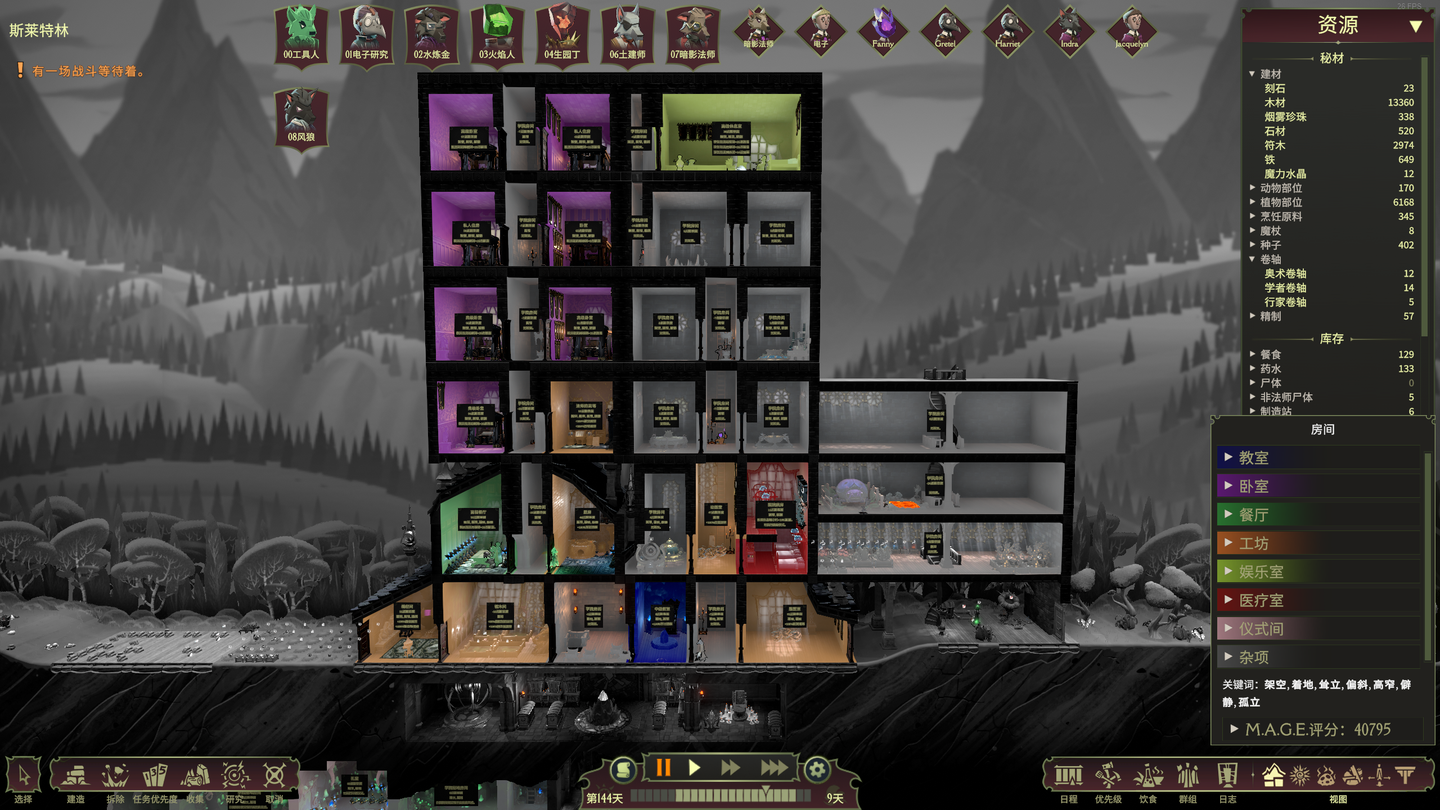Expand the 动物部位 resource category
Viewport: 1440px width, 810px height.
pyautogui.click(x=1252, y=188)
